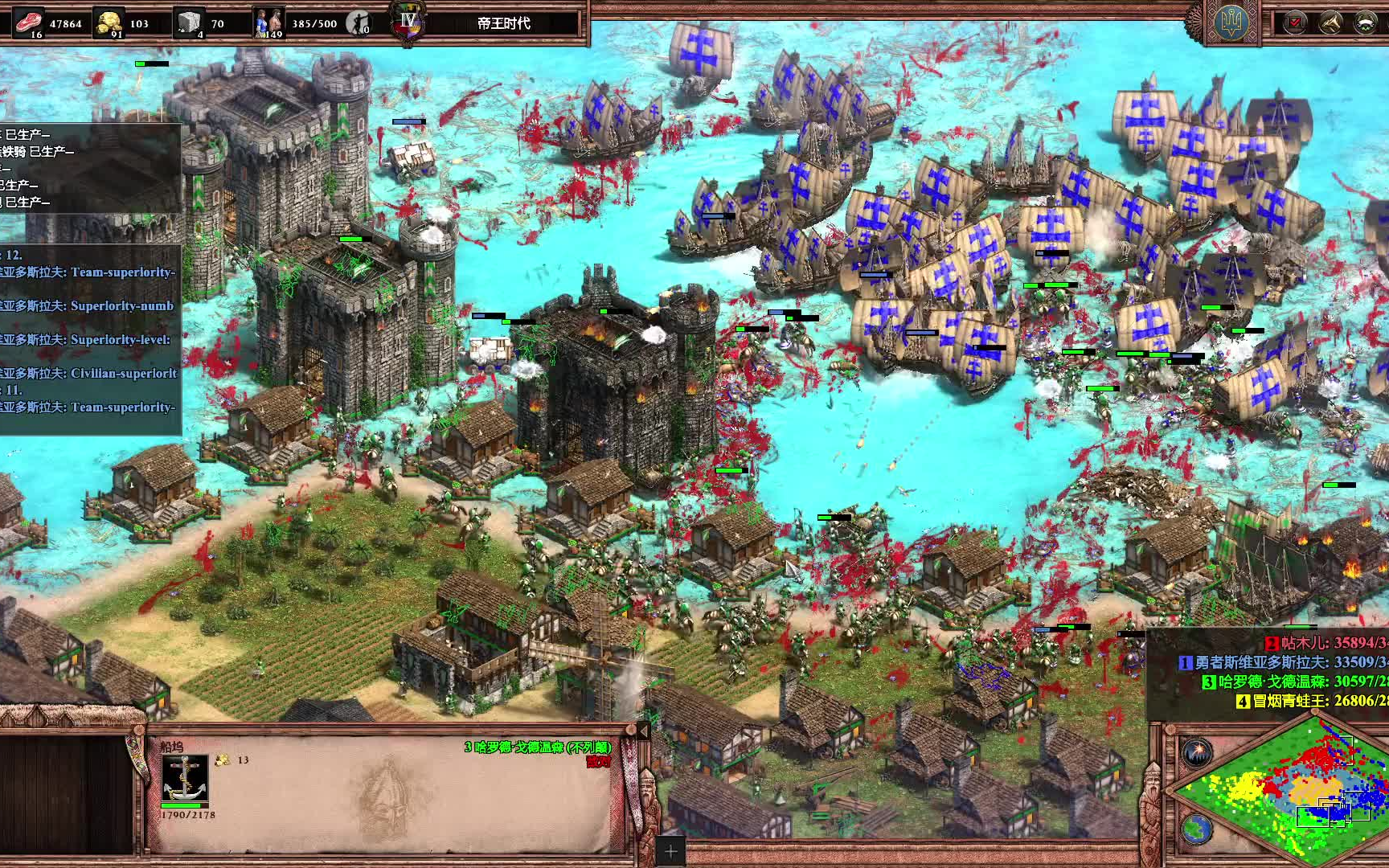The width and height of the screenshot is (1389, 868).
Task: Select the idle villager icon
Action: 359,23
